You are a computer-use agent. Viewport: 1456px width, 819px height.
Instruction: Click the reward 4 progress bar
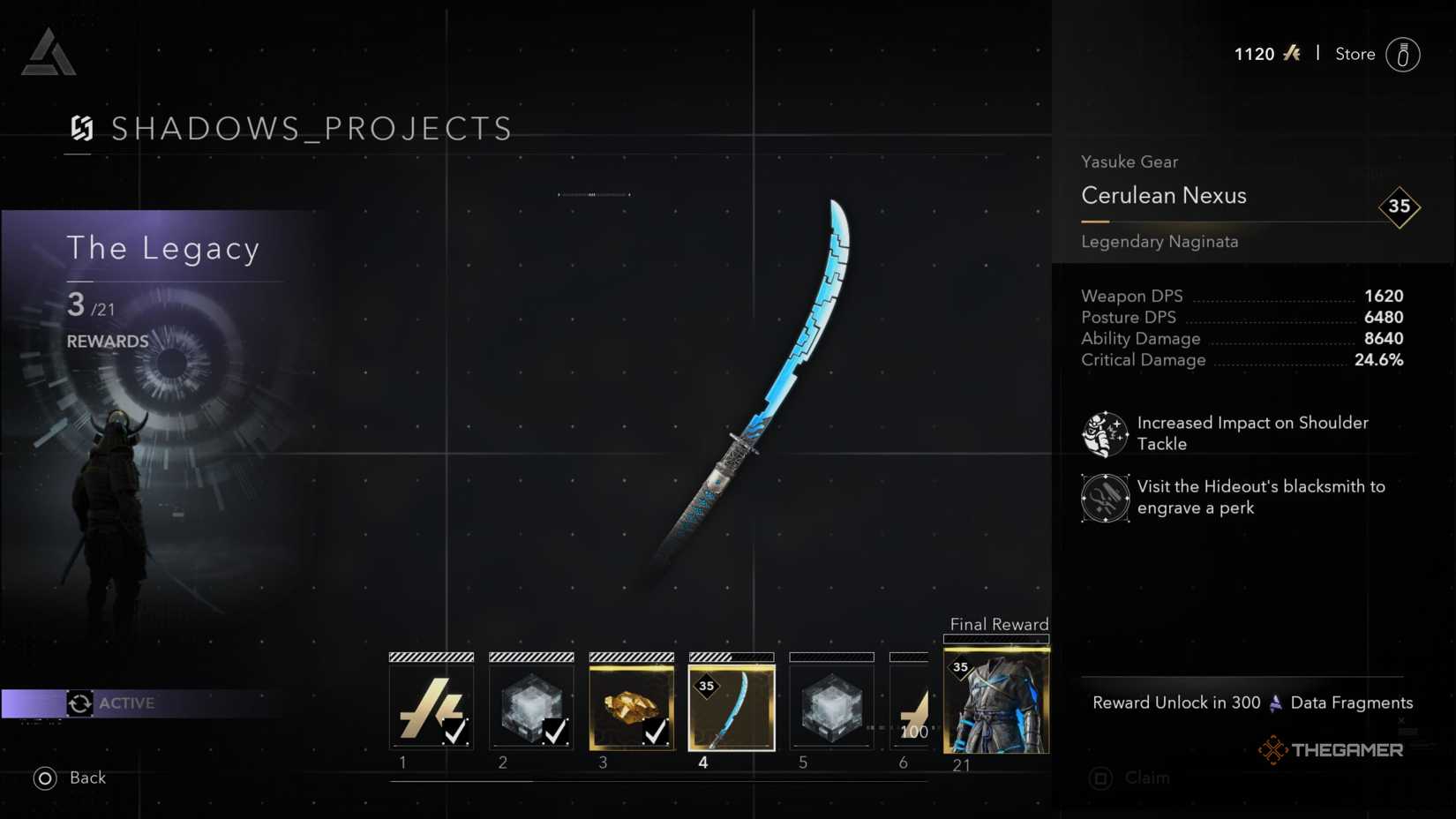pyautogui.click(x=732, y=656)
